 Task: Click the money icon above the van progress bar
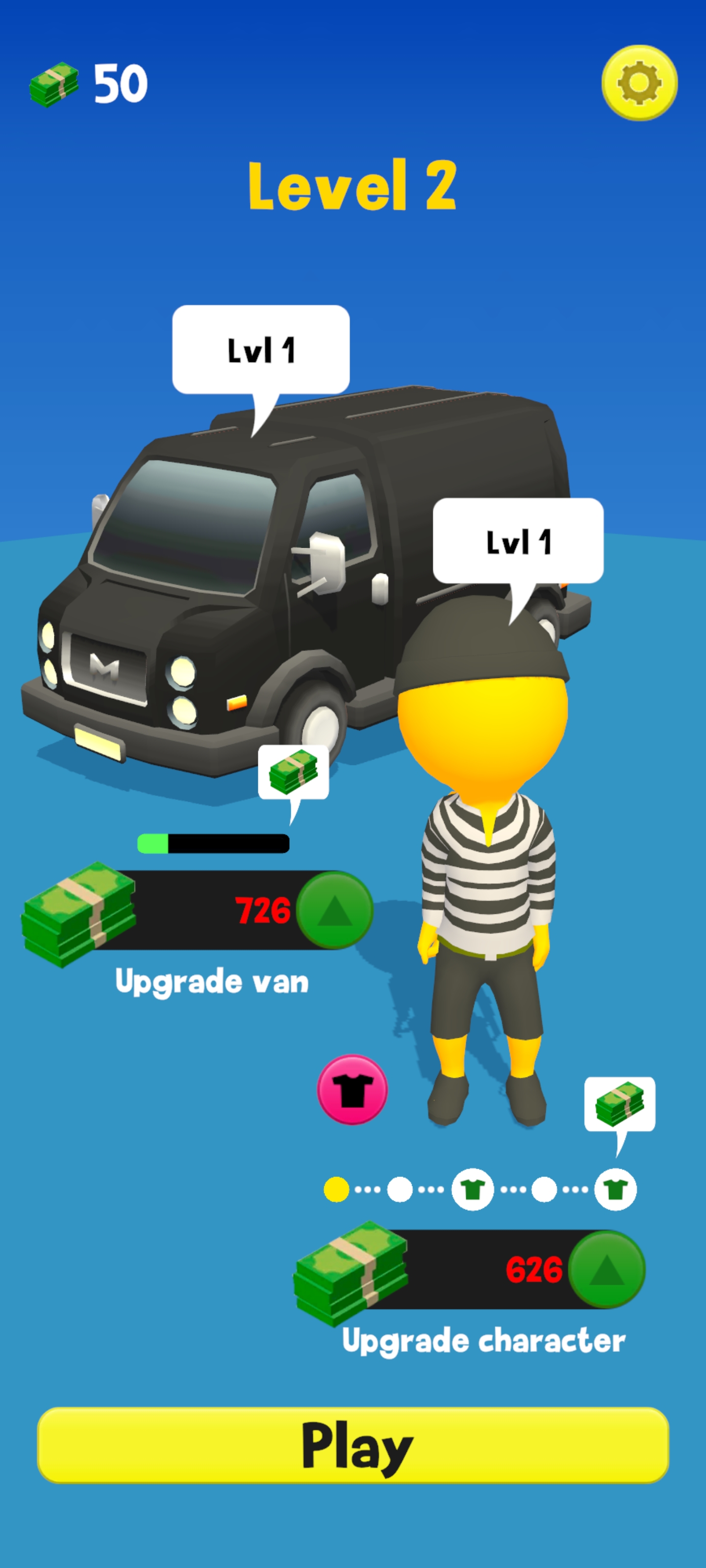pyautogui.click(x=294, y=774)
